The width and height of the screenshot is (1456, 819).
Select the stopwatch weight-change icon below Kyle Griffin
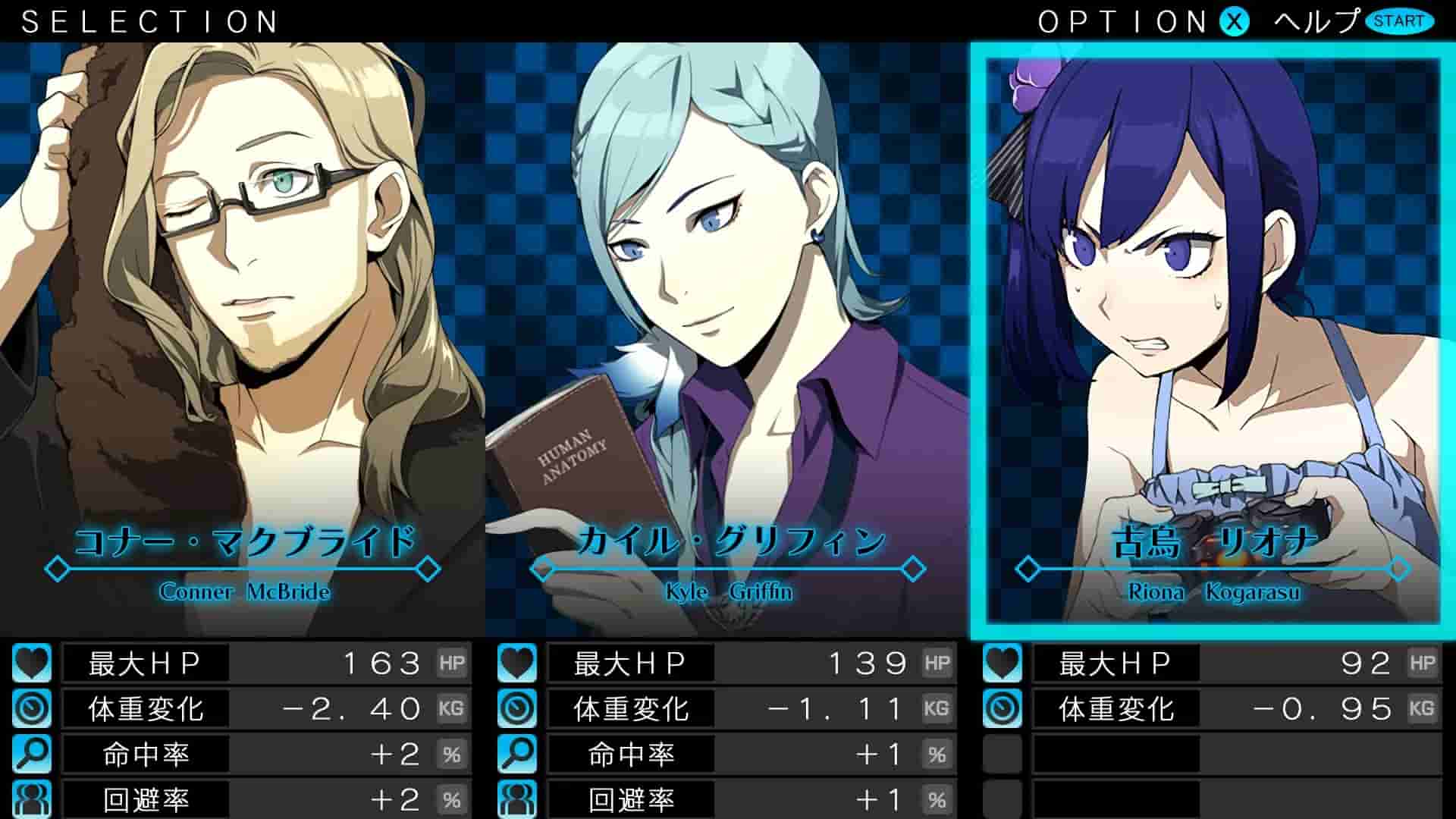516,709
